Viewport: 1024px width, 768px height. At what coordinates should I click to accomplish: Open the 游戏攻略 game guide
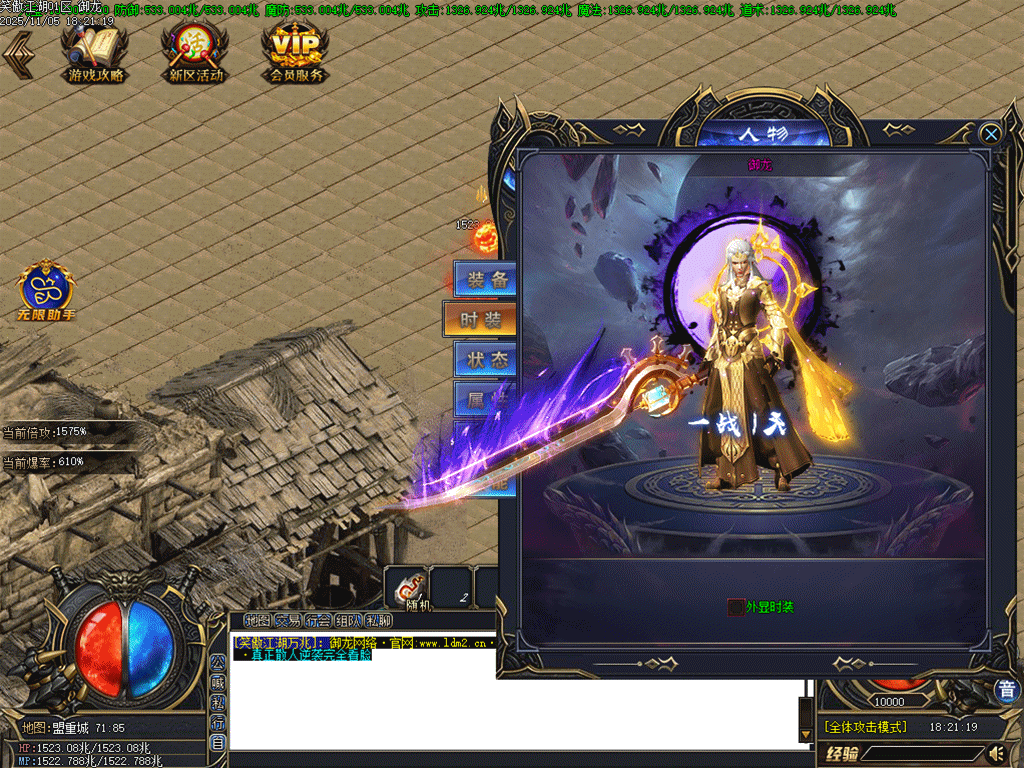[95, 53]
